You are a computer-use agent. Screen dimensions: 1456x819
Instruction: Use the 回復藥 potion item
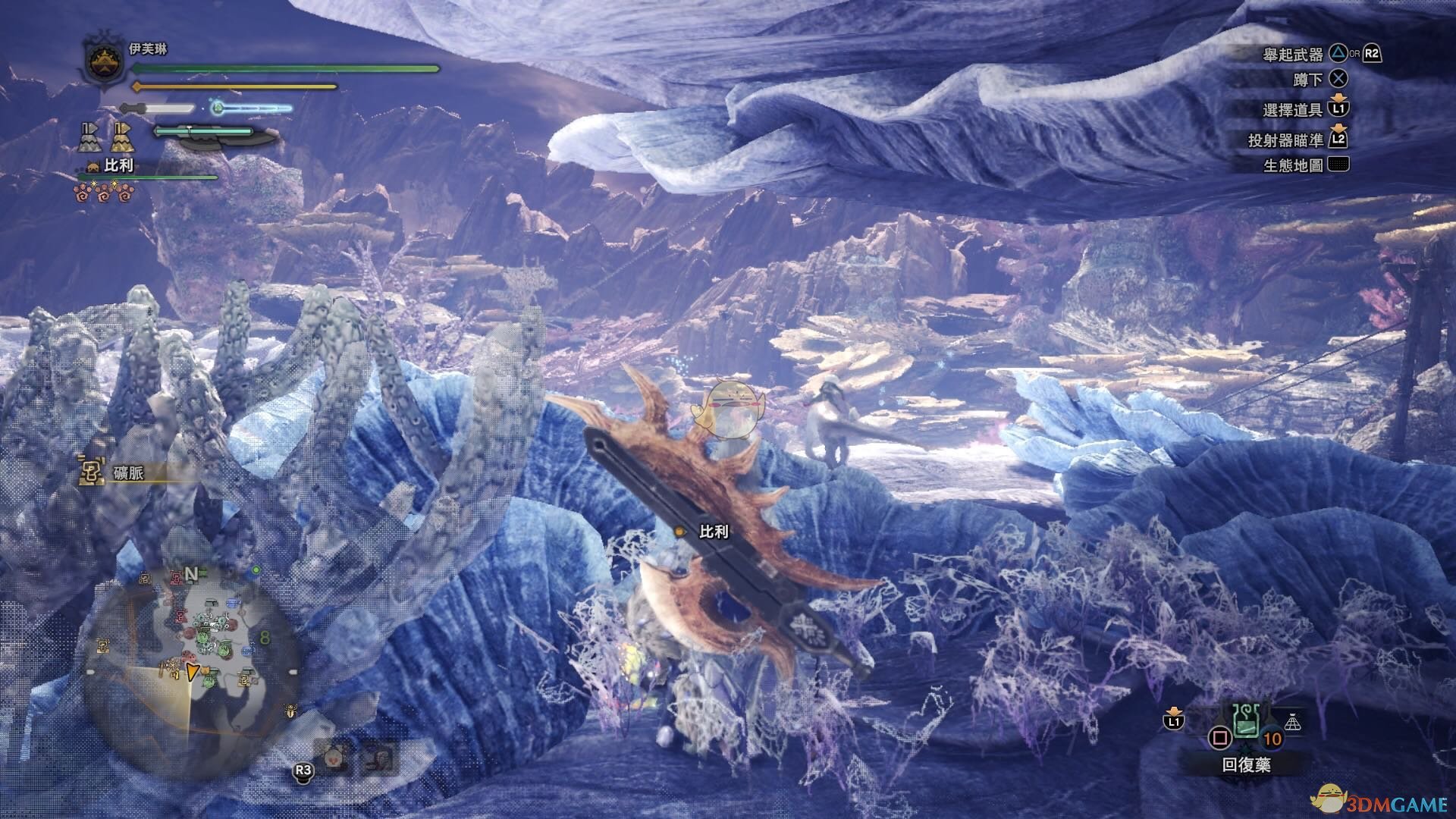tap(1246, 723)
